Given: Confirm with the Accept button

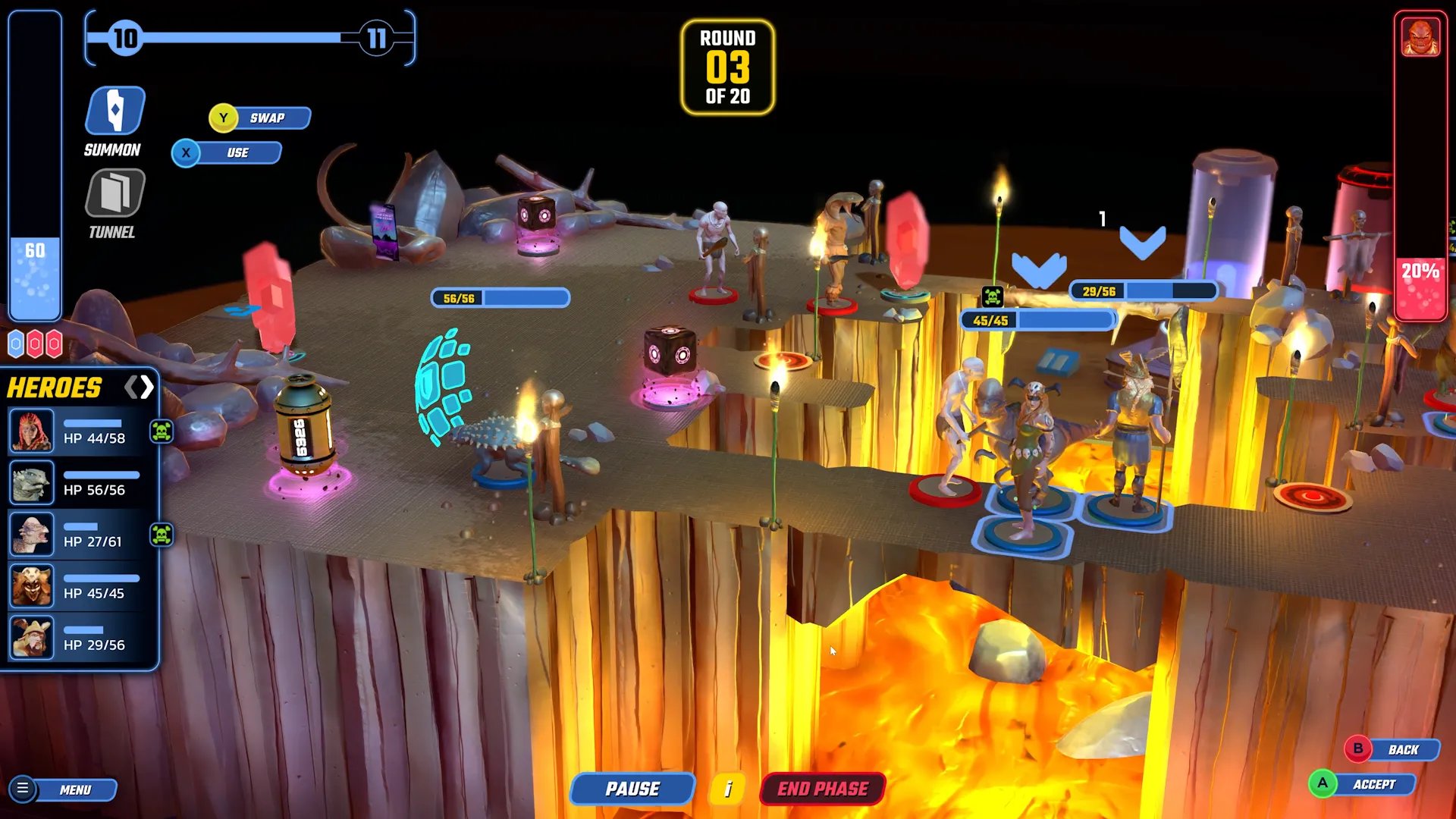Looking at the screenshot, I should (1363, 784).
